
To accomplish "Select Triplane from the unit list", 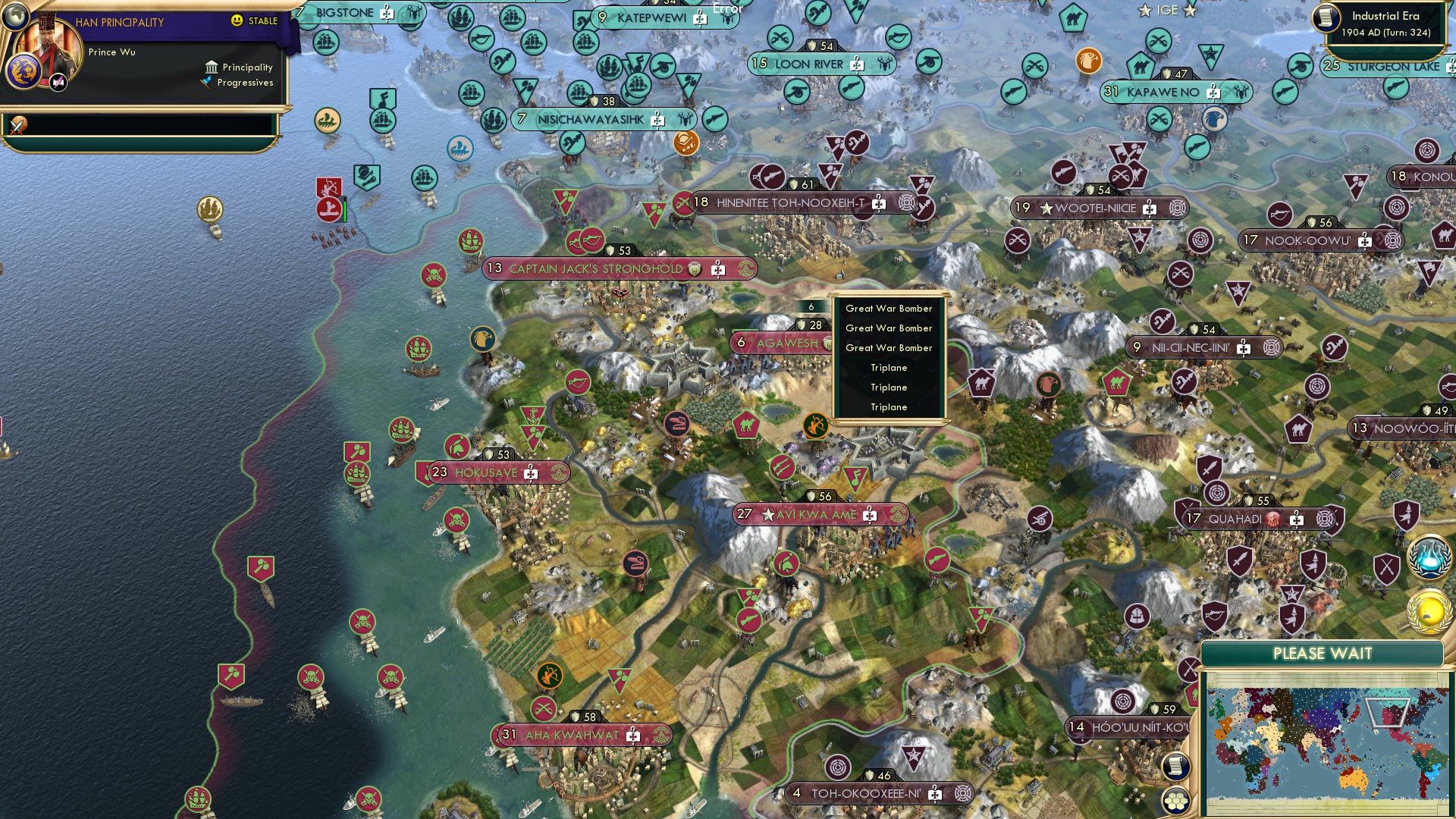I will click(888, 367).
